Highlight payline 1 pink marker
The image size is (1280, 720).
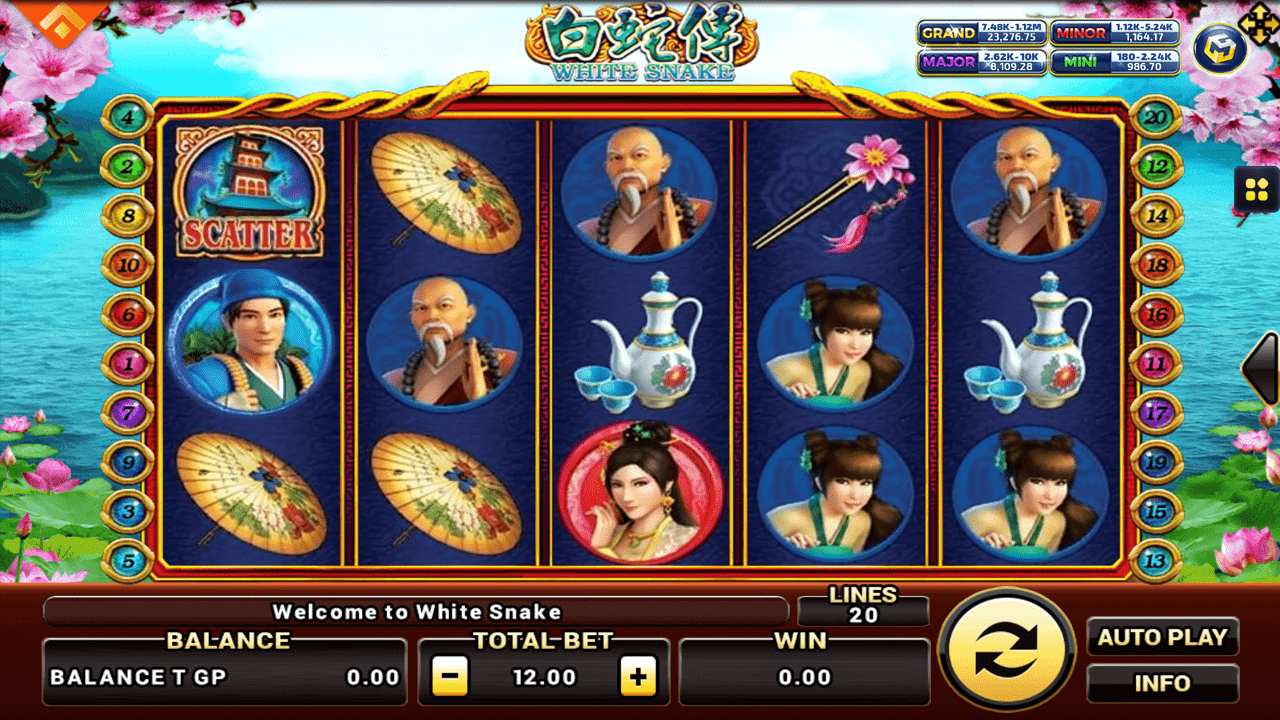tap(128, 364)
